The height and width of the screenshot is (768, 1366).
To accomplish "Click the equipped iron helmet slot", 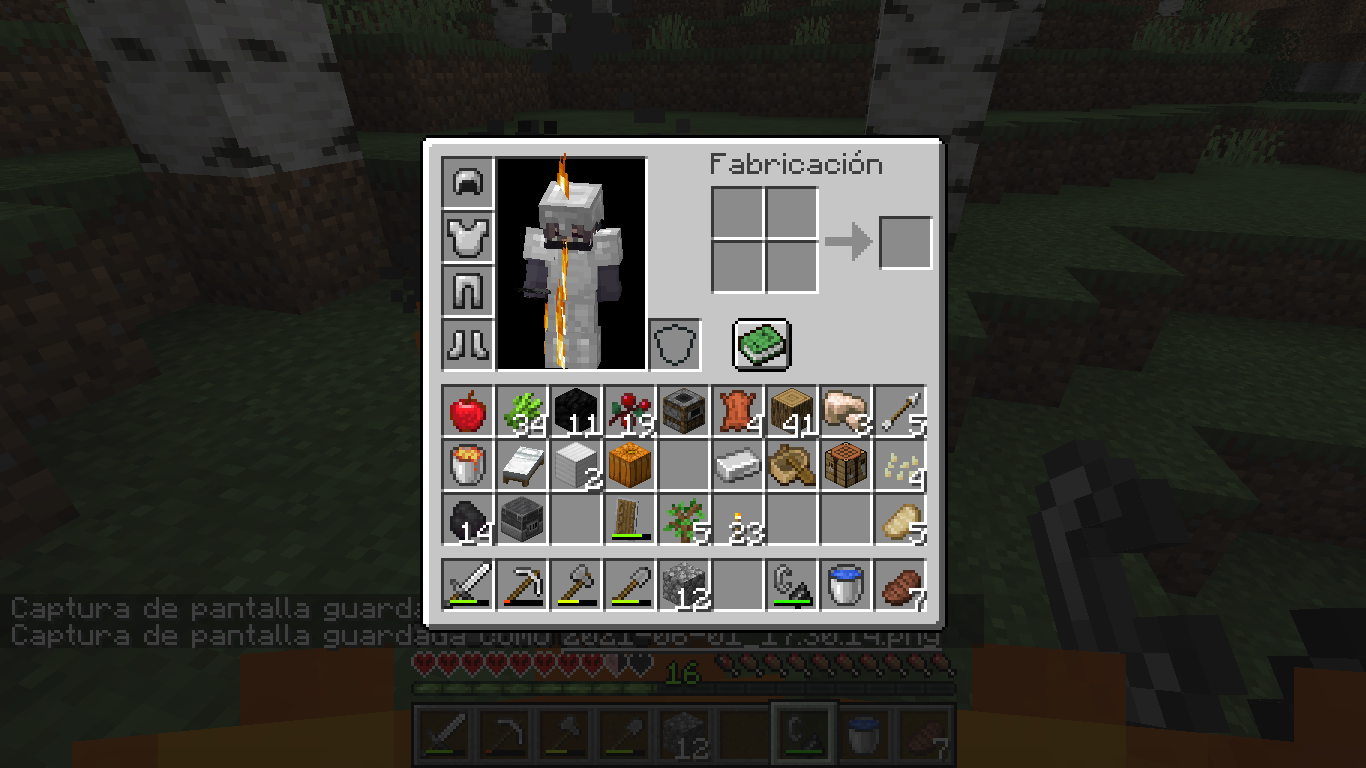I will tap(467, 183).
